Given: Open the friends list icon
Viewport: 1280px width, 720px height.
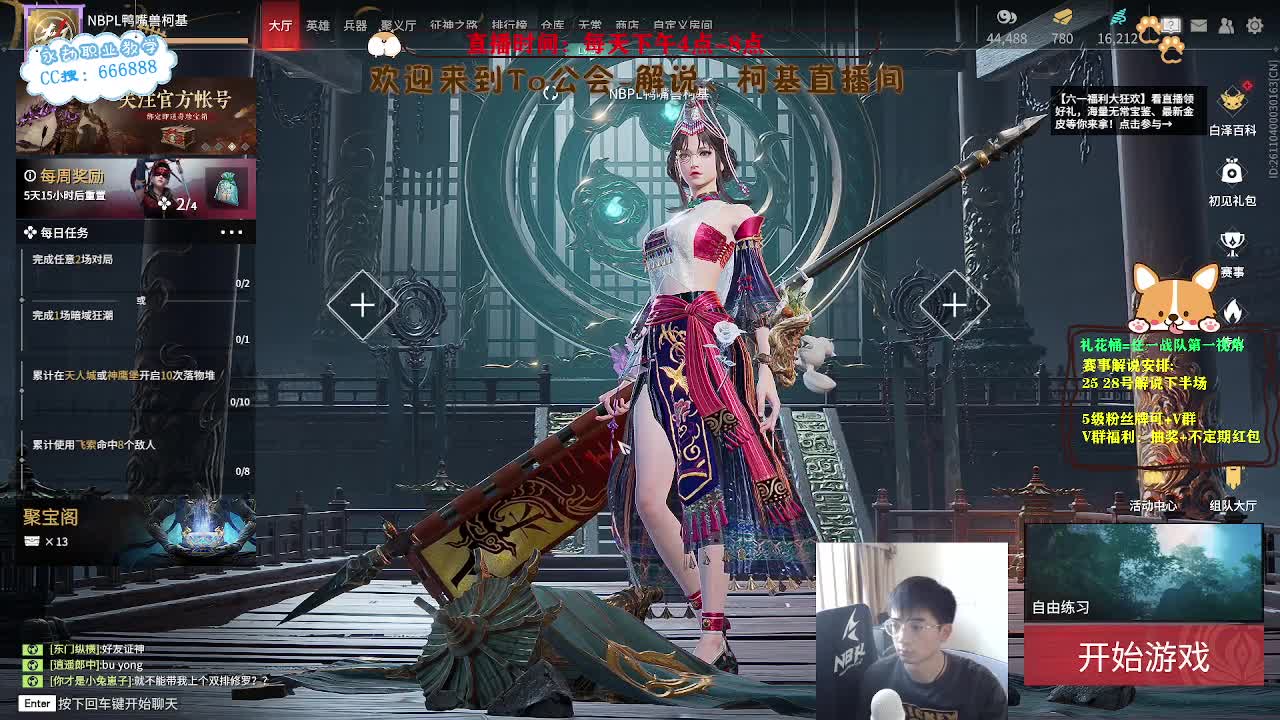Looking at the screenshot, I should pyautogui.click(x=1226, y=26).
